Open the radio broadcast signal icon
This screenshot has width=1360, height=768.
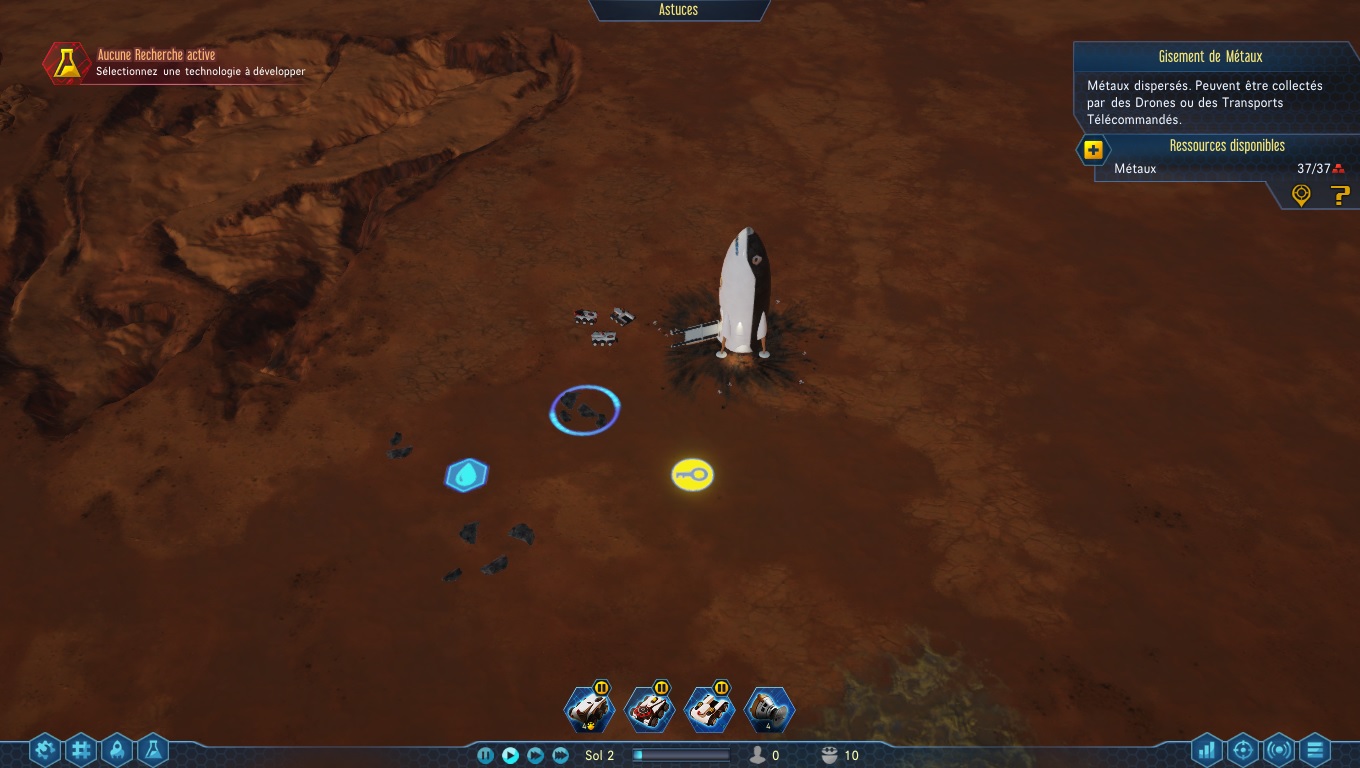point(1278,750)
